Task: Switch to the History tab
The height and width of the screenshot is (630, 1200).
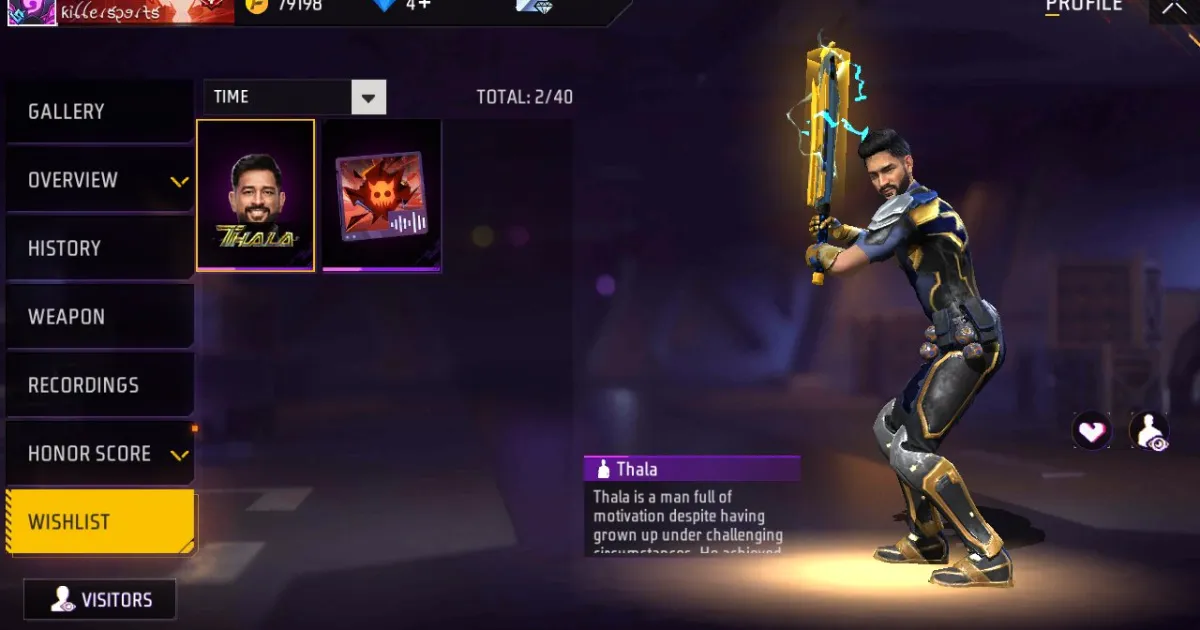Action: coord(98,248)
